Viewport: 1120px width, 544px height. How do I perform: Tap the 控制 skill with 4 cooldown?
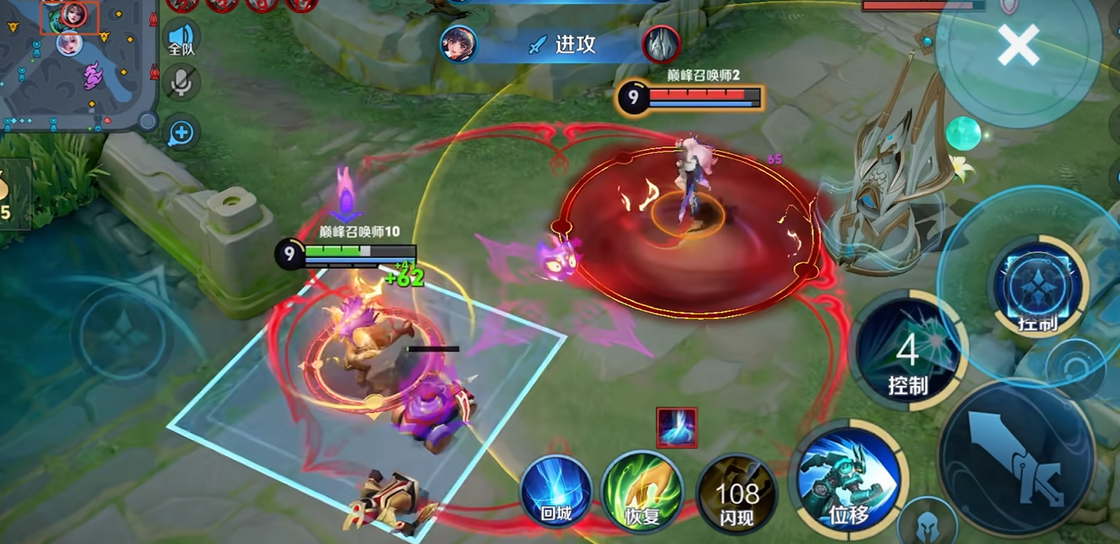pyautogui.click(x=907, y=351)
